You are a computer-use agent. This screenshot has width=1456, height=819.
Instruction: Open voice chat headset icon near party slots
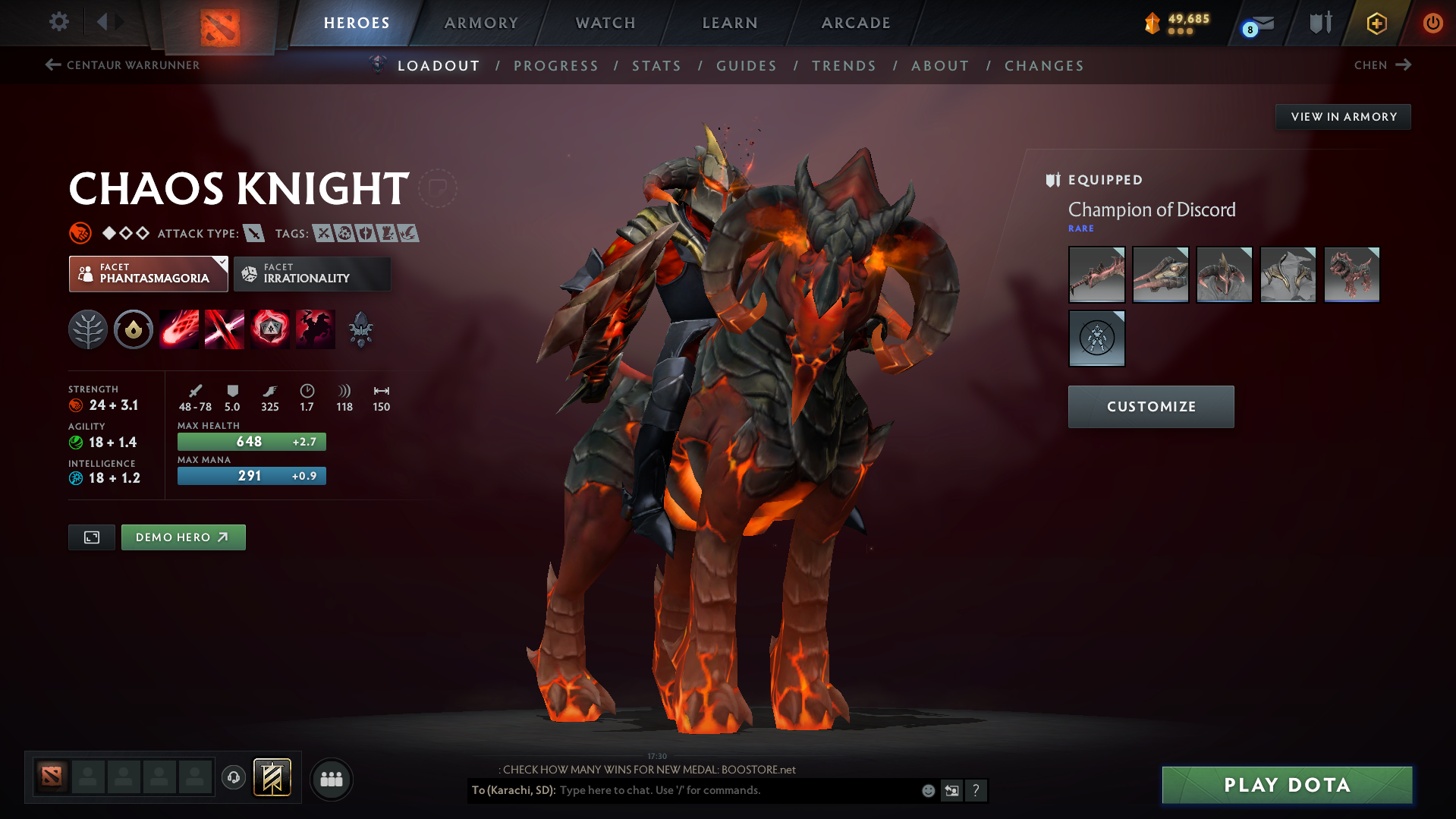pyautogui.click(x=234, y=778)
